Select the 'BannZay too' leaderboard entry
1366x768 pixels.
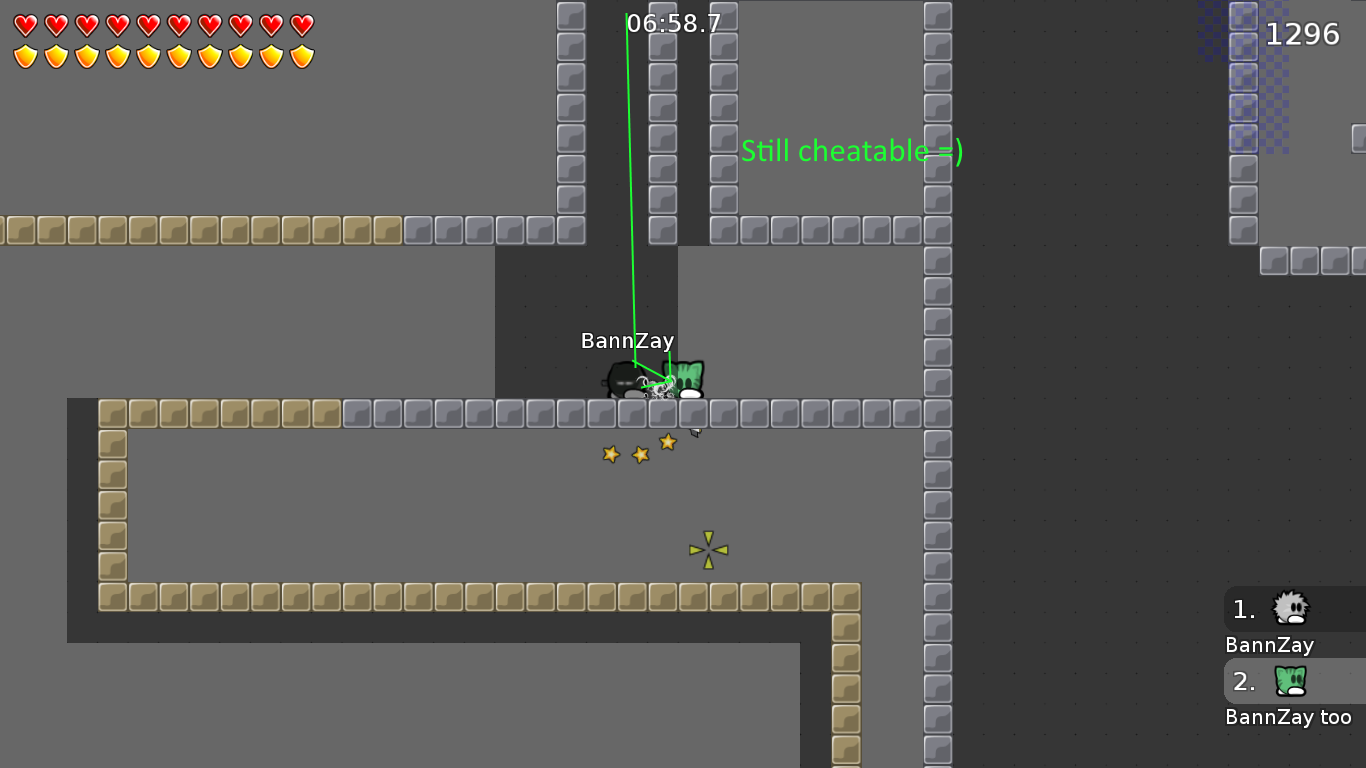click(1290, 716)
